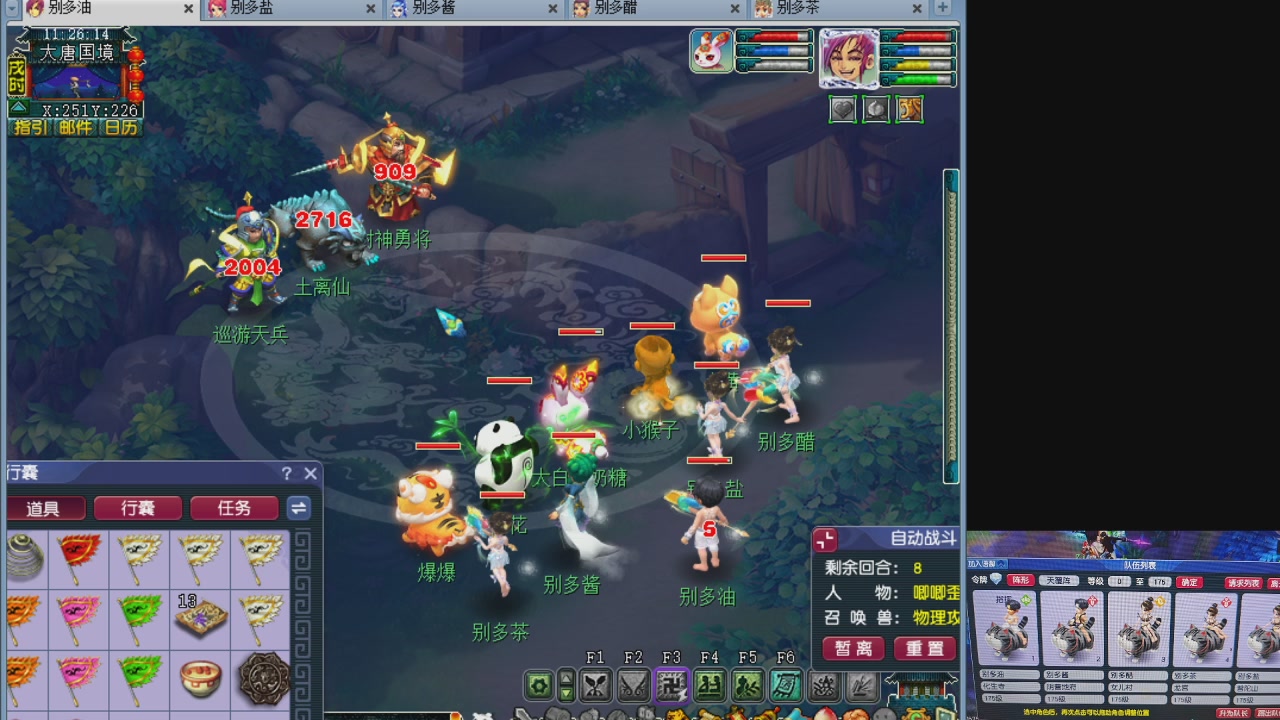This screenshot has width=1280, height=720.
Task: Cast the F6 scroll skill
Action: point(786,685)
